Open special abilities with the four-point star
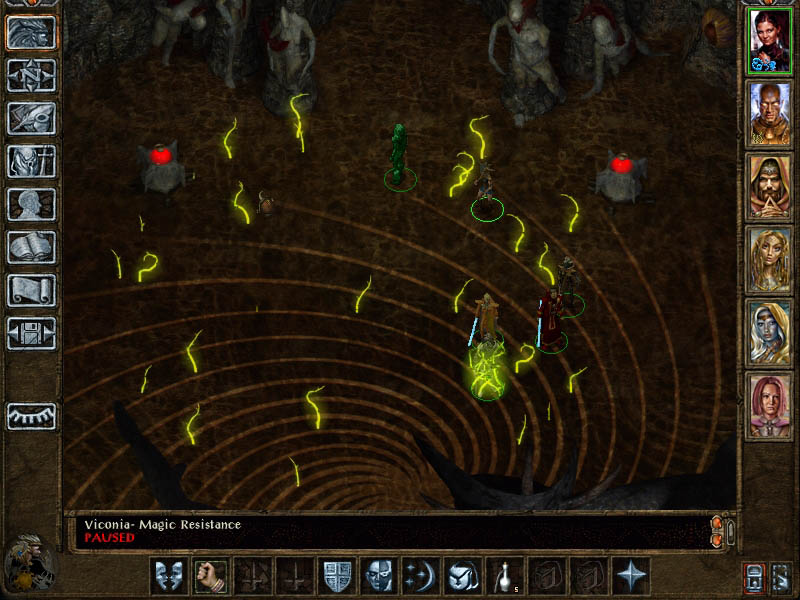This screenshot has height=600, width=800. [631, 576]
